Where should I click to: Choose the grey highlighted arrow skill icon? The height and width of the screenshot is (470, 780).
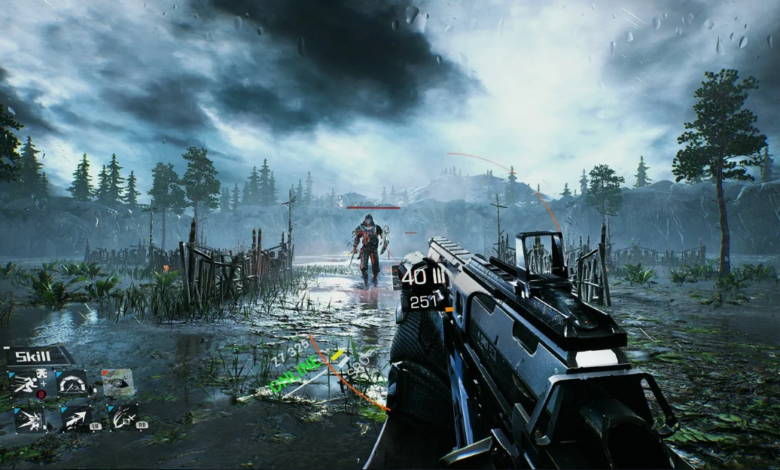click(118, 381)
